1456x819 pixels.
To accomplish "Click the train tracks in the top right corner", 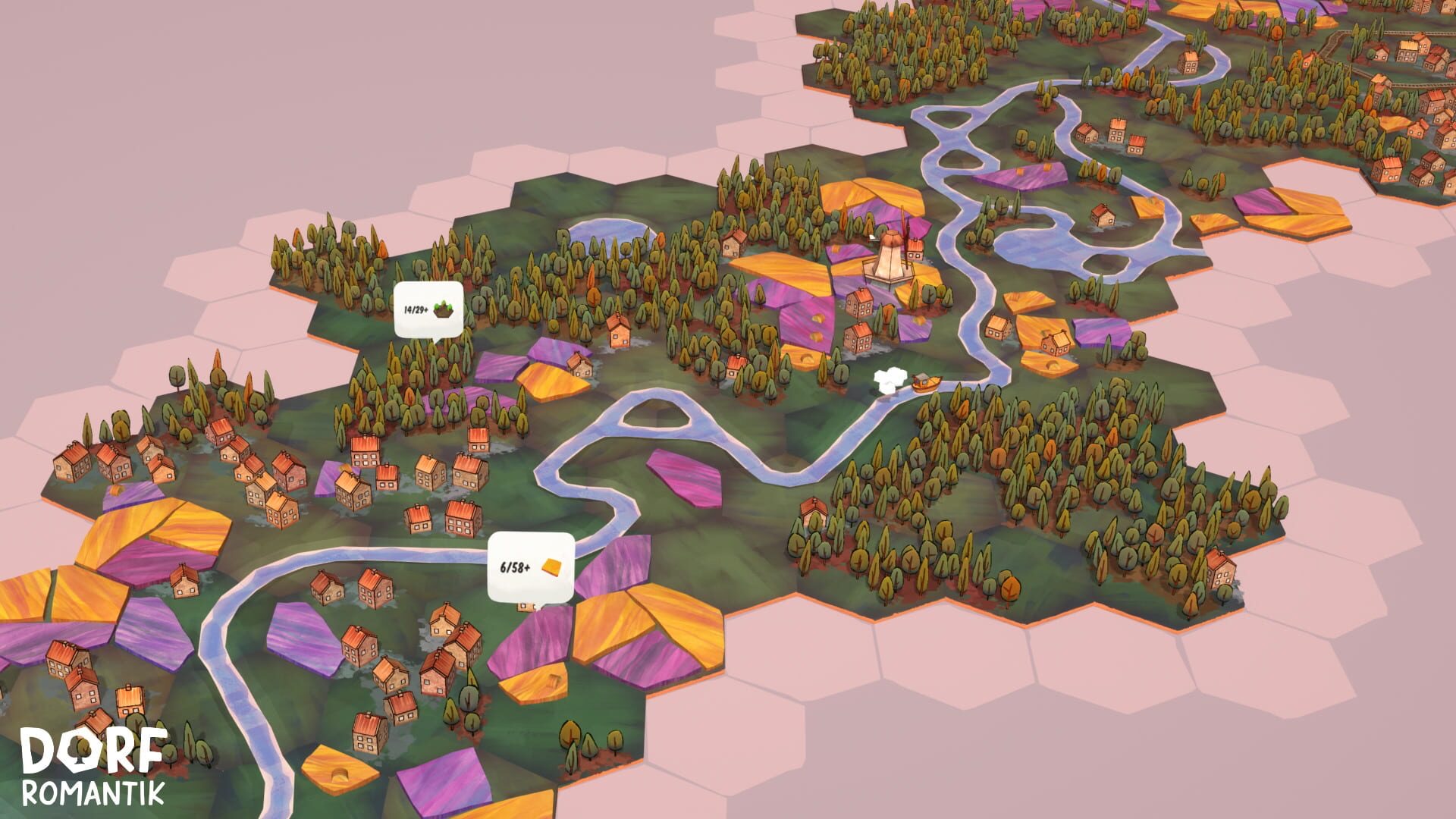I will [1403, 32].
